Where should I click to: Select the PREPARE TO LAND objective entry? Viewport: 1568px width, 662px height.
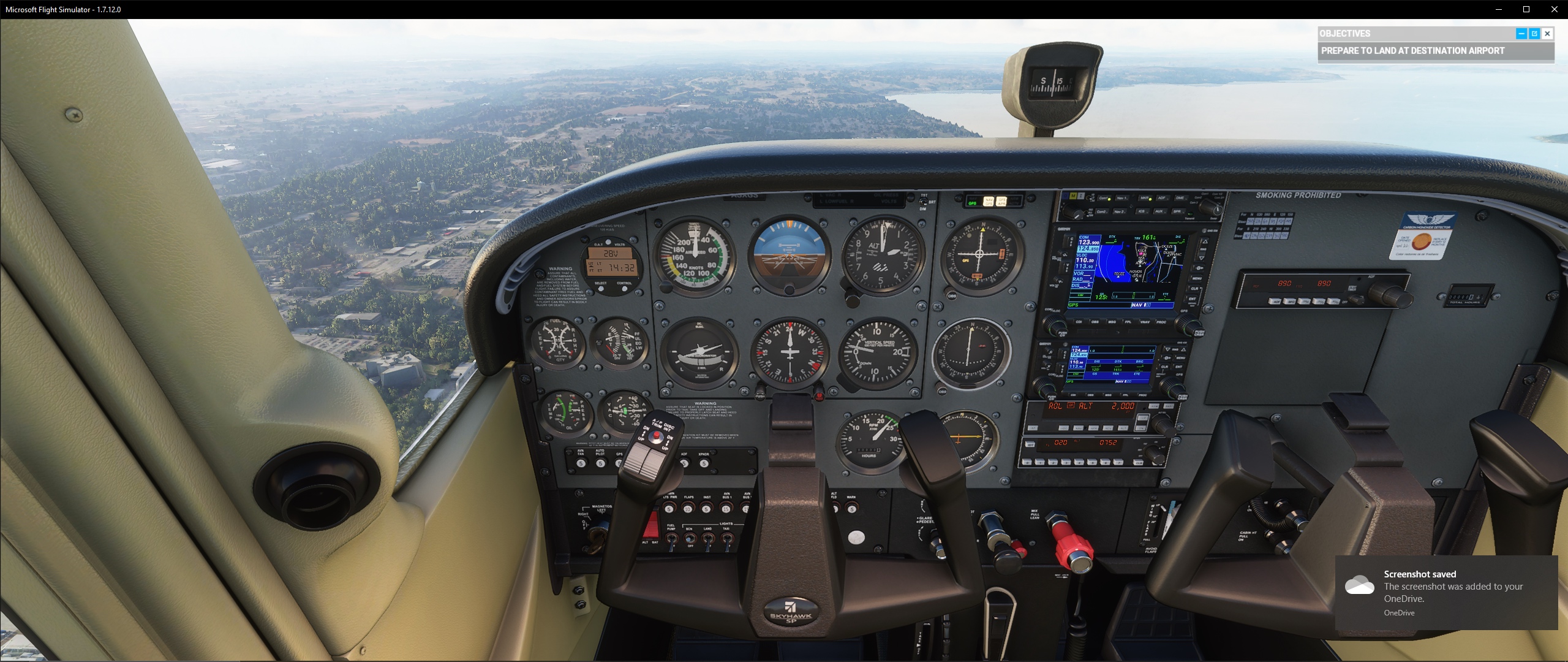coord(1433,51)
